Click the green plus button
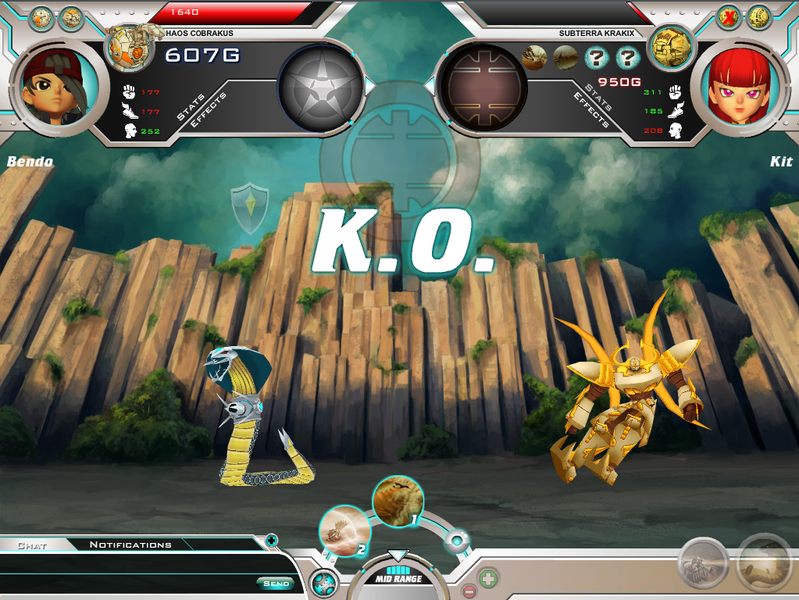 (x=488, y=579)
